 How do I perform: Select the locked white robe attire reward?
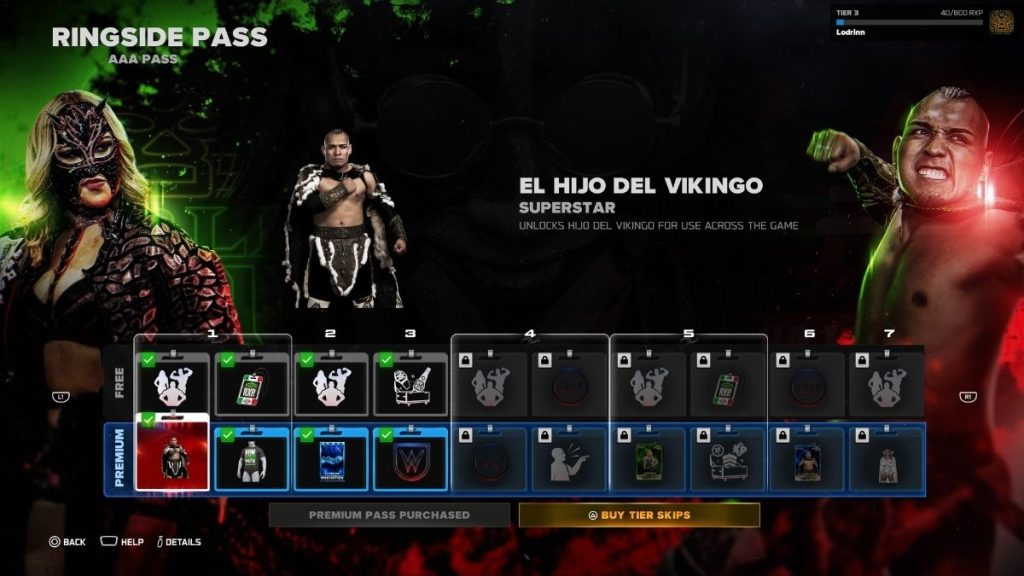point(886,460)
